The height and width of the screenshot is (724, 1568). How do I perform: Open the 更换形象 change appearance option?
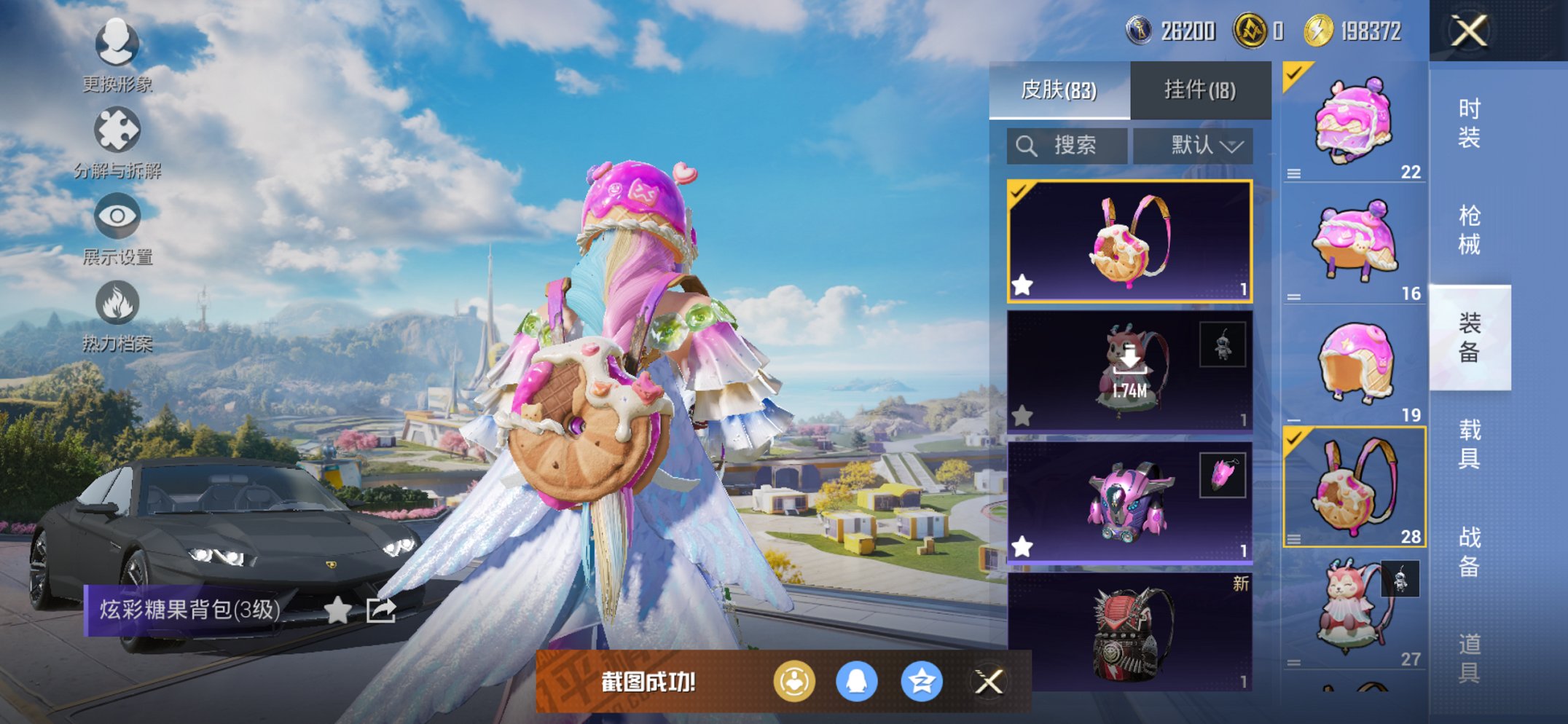point(117,55)
